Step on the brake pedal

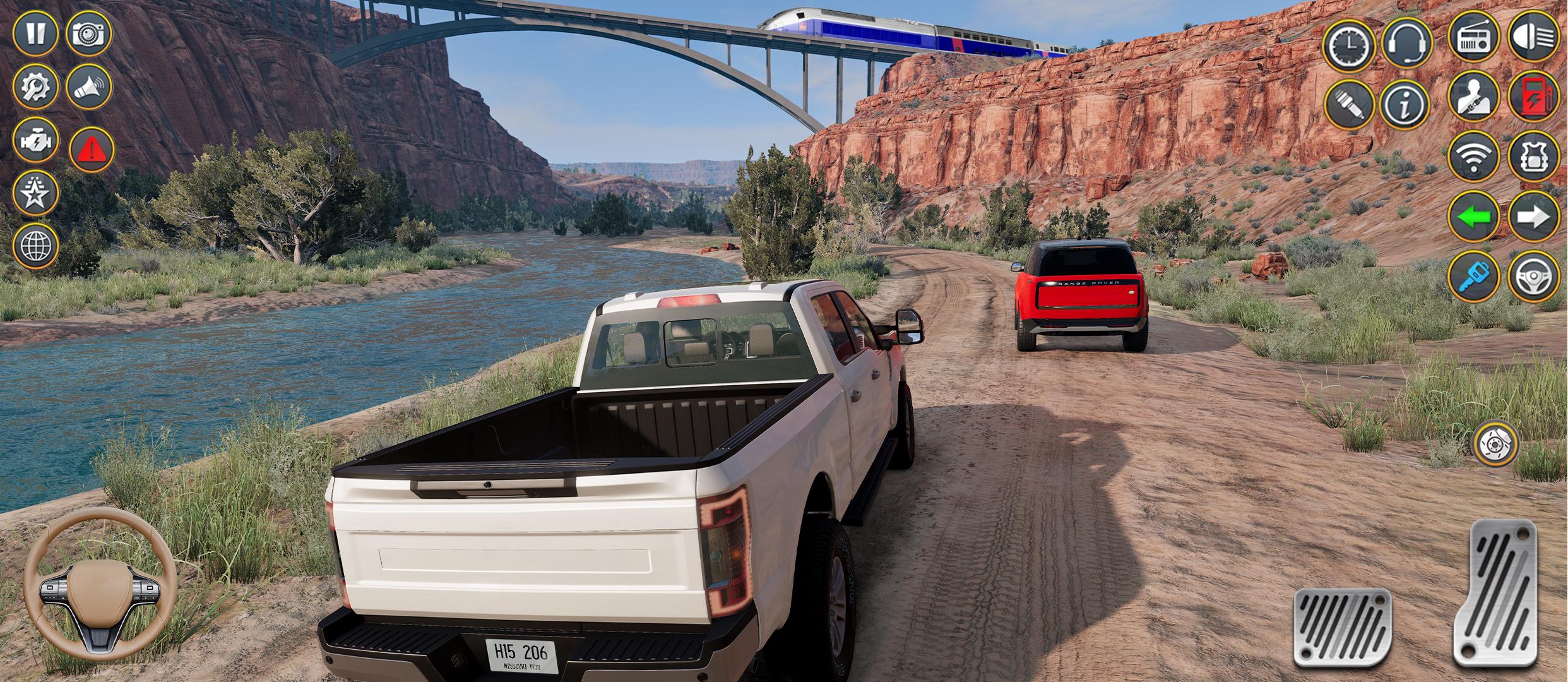[x=1343, y=627]
